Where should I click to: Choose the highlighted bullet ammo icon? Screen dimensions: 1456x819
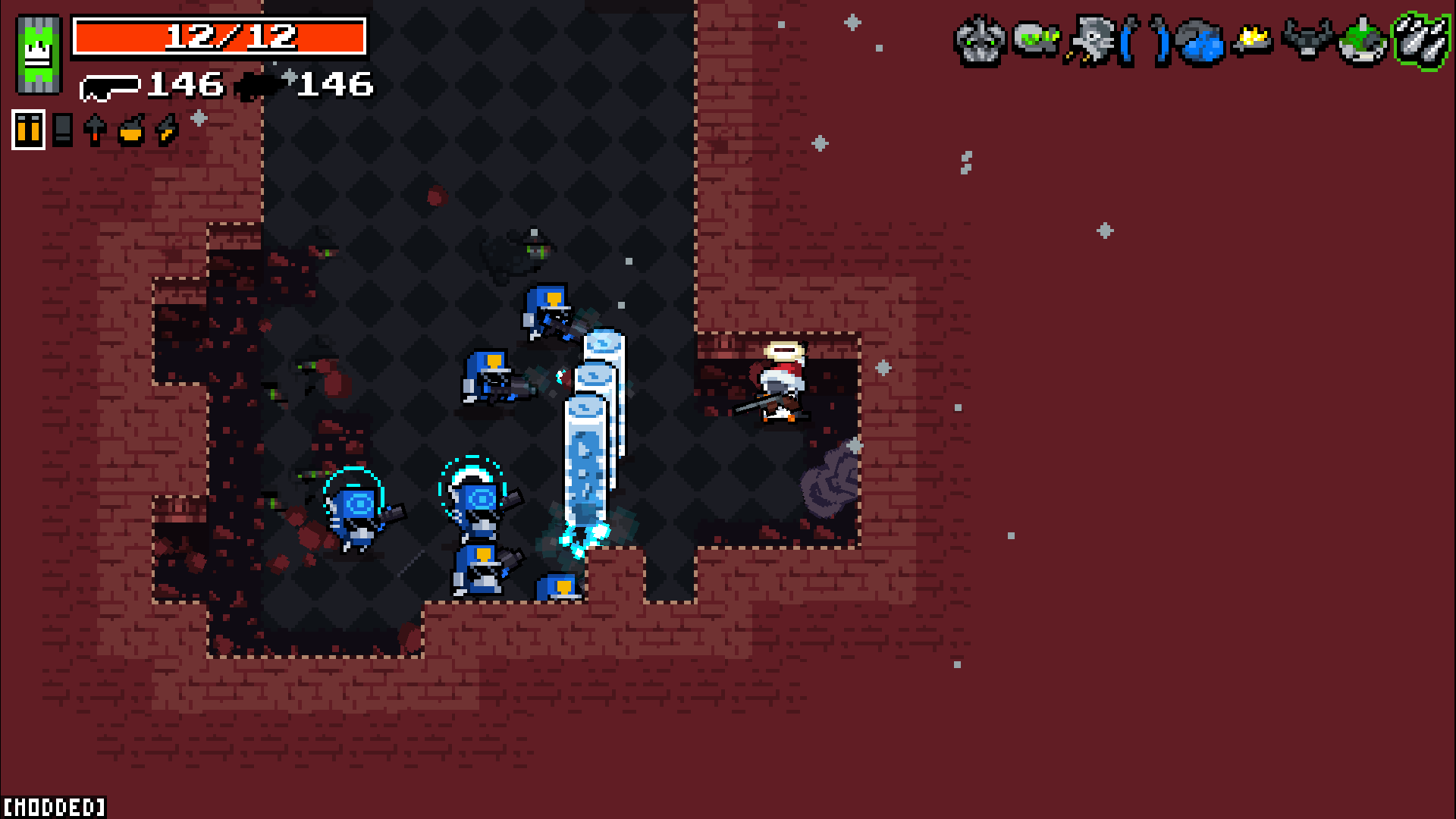(x=29, y=130)
